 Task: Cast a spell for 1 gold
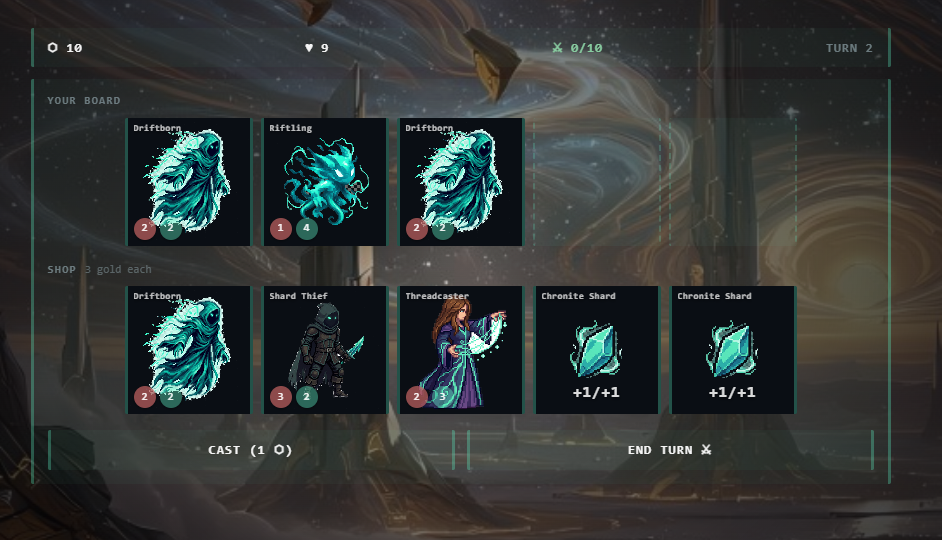click(250, 450)
